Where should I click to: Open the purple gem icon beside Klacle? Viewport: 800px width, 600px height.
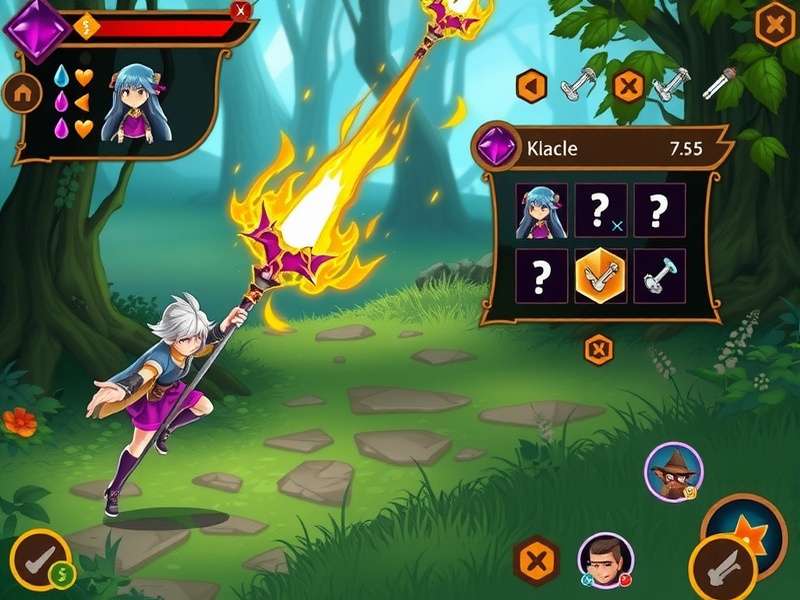tap(496, 150)
